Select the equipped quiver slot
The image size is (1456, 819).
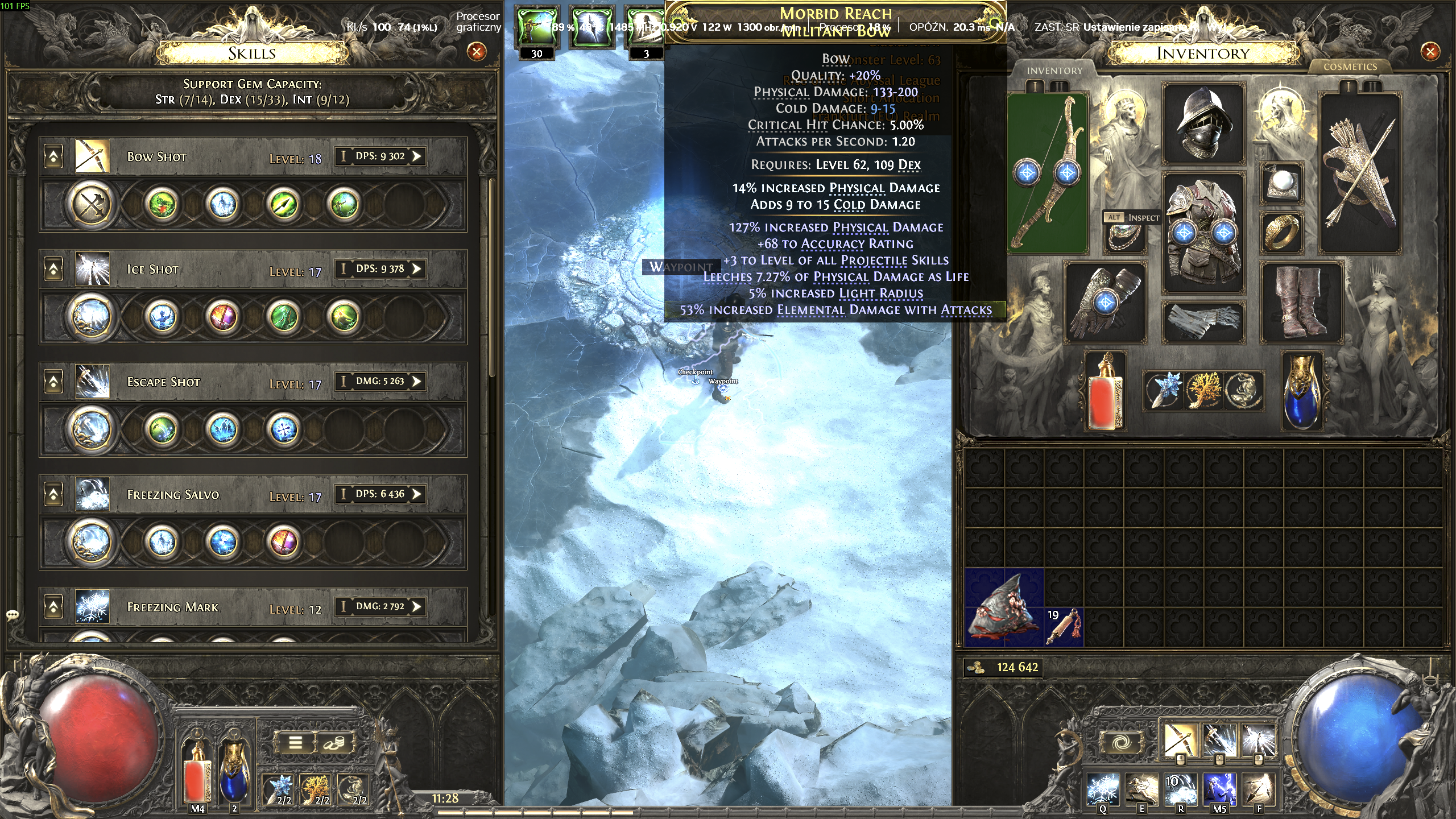point(1359,173)
